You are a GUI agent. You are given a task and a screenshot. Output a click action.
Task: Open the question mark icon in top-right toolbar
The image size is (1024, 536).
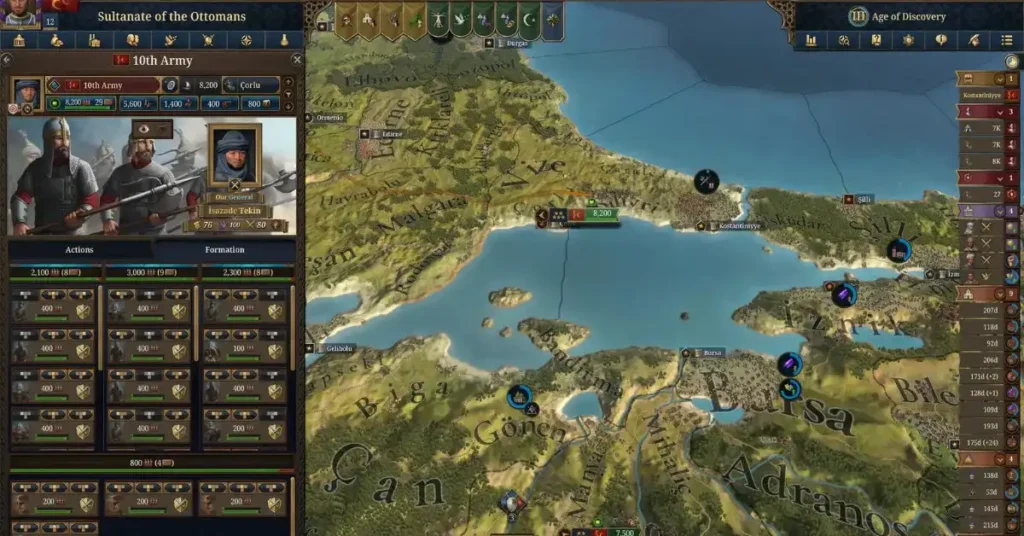[876, 41]
